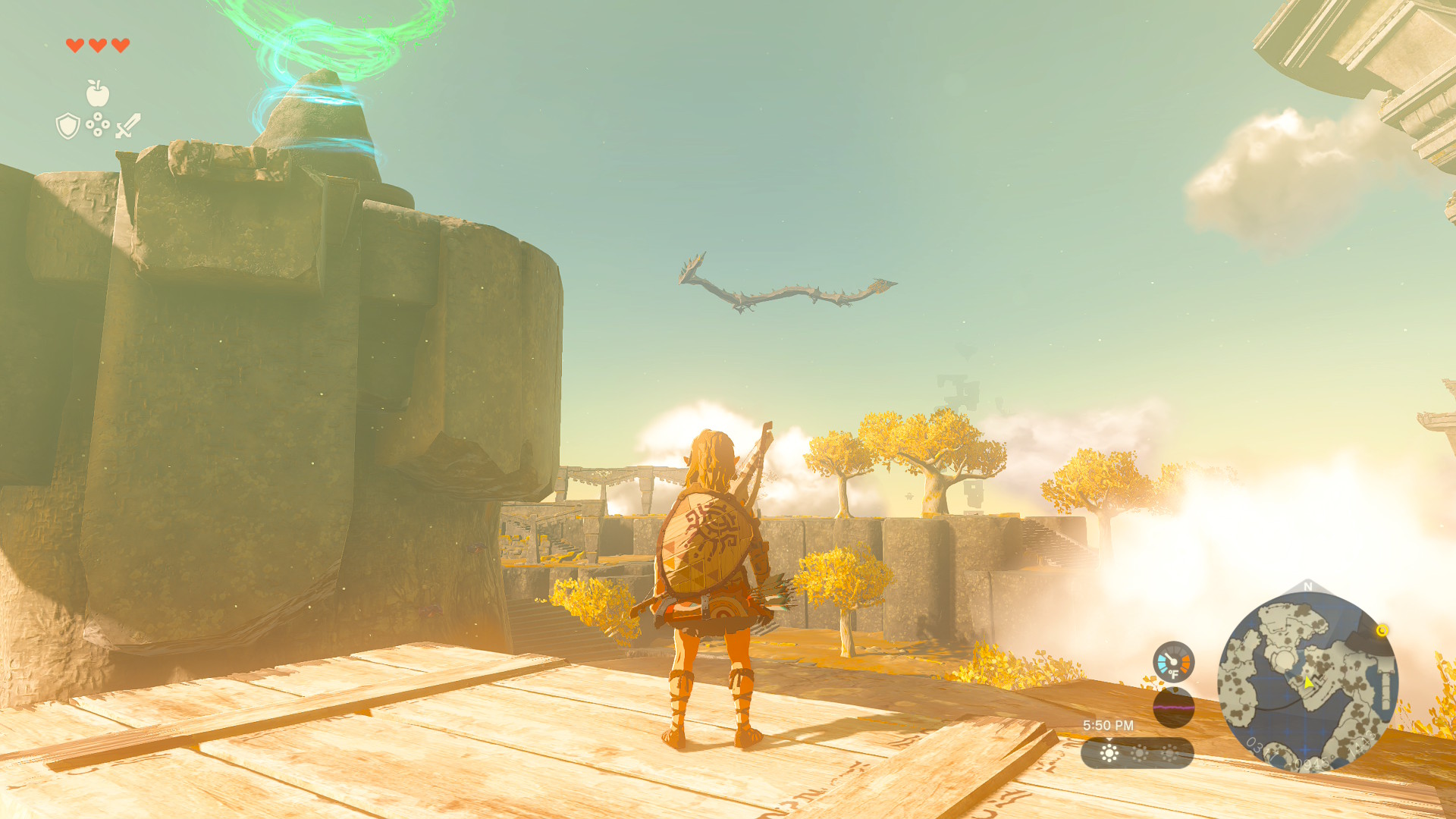Check the temperature gauge icon
The image size is (1456, 819).
(1173, 662)
